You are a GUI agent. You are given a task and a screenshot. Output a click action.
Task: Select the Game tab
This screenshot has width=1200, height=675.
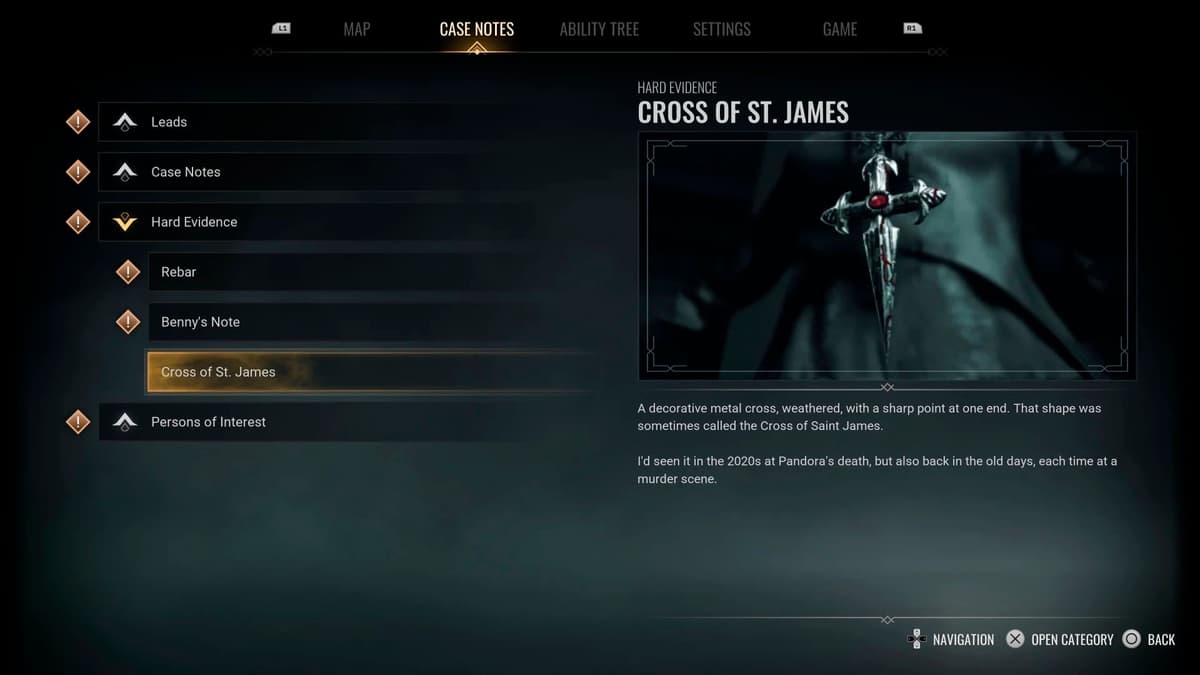point(839,29)
